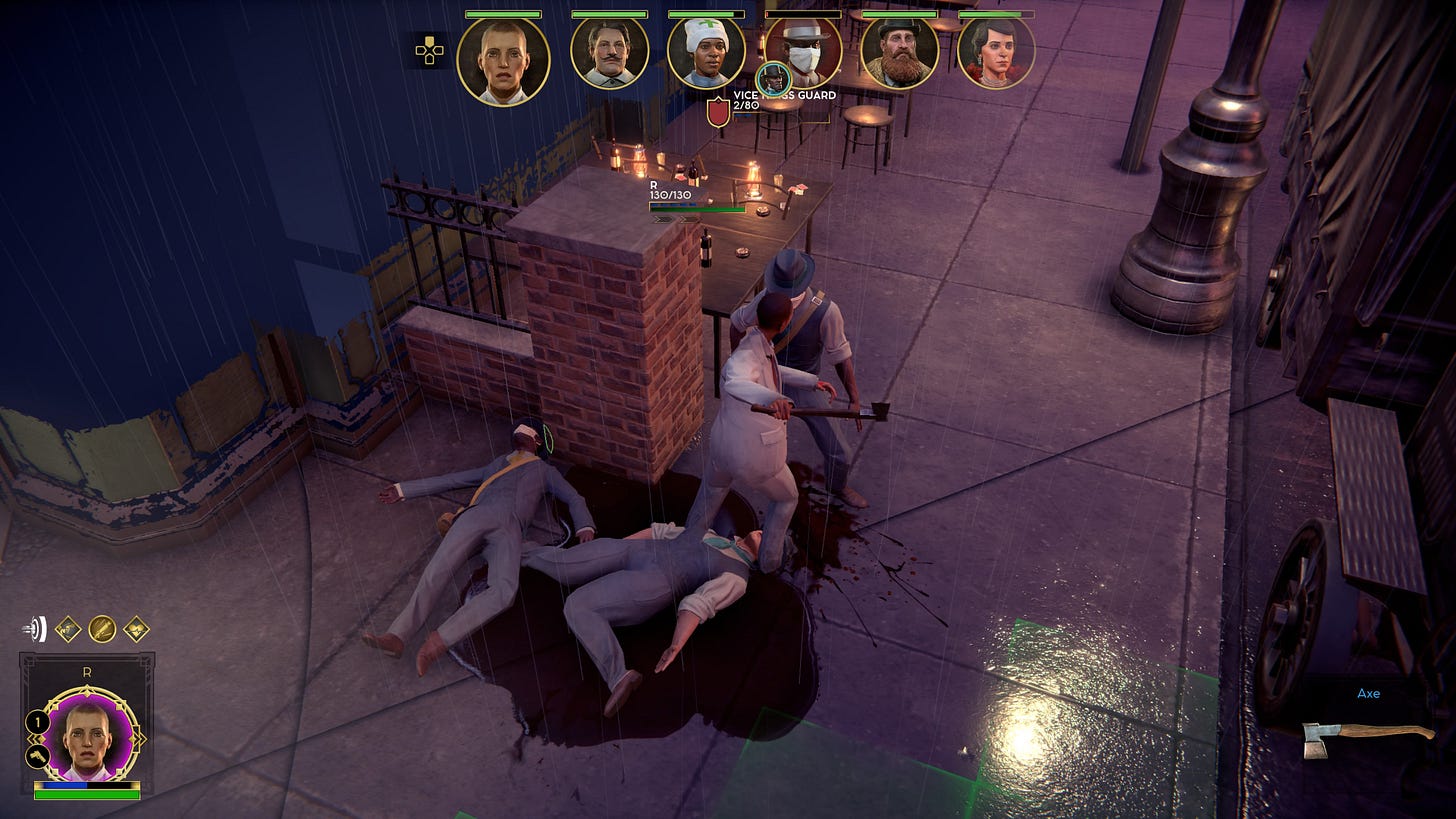This screenshot has height=819, width=1456.
Task: Click the number 1 level badge
Action: [x=37, y=720]
